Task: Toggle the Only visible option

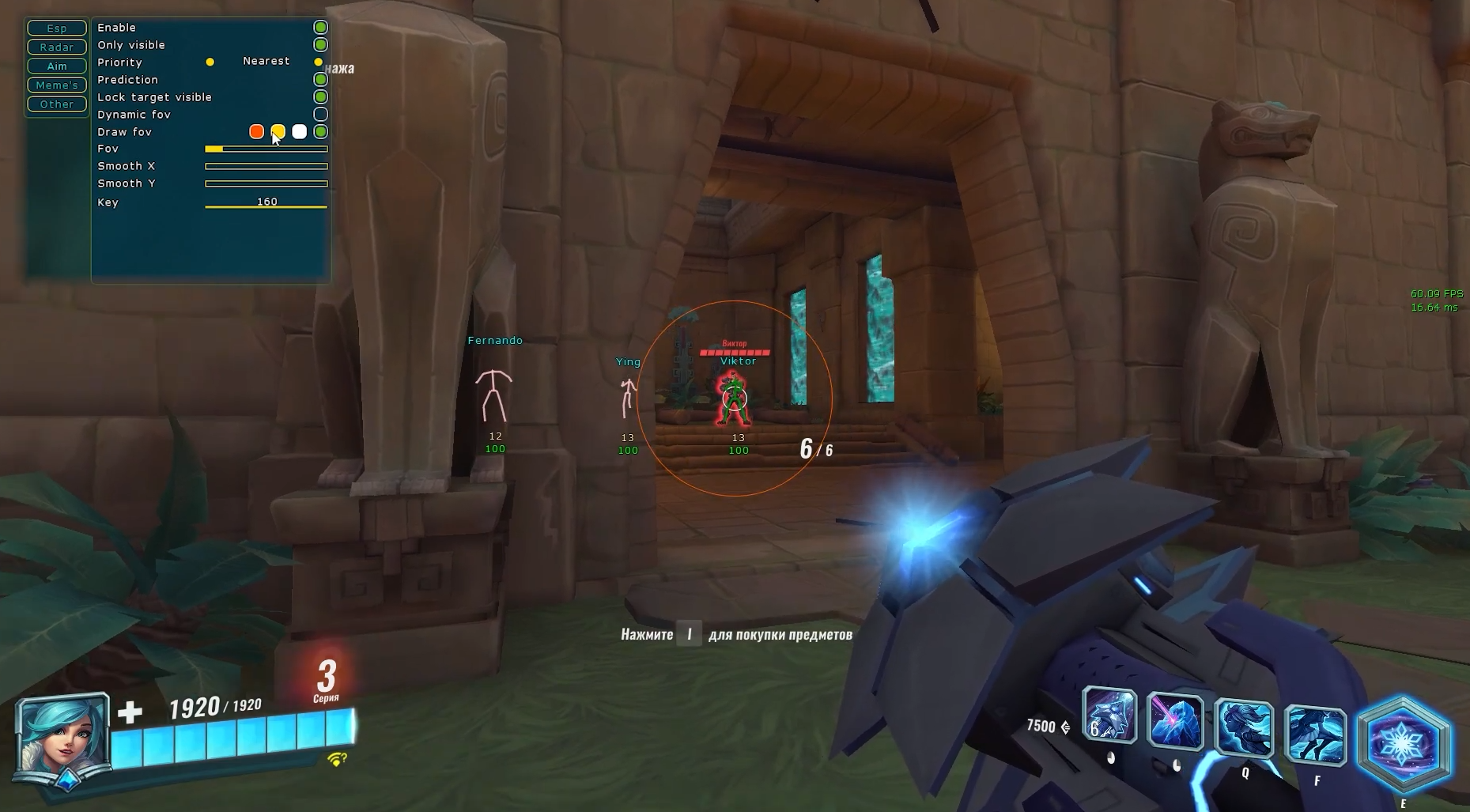Action: click(320, 45)
